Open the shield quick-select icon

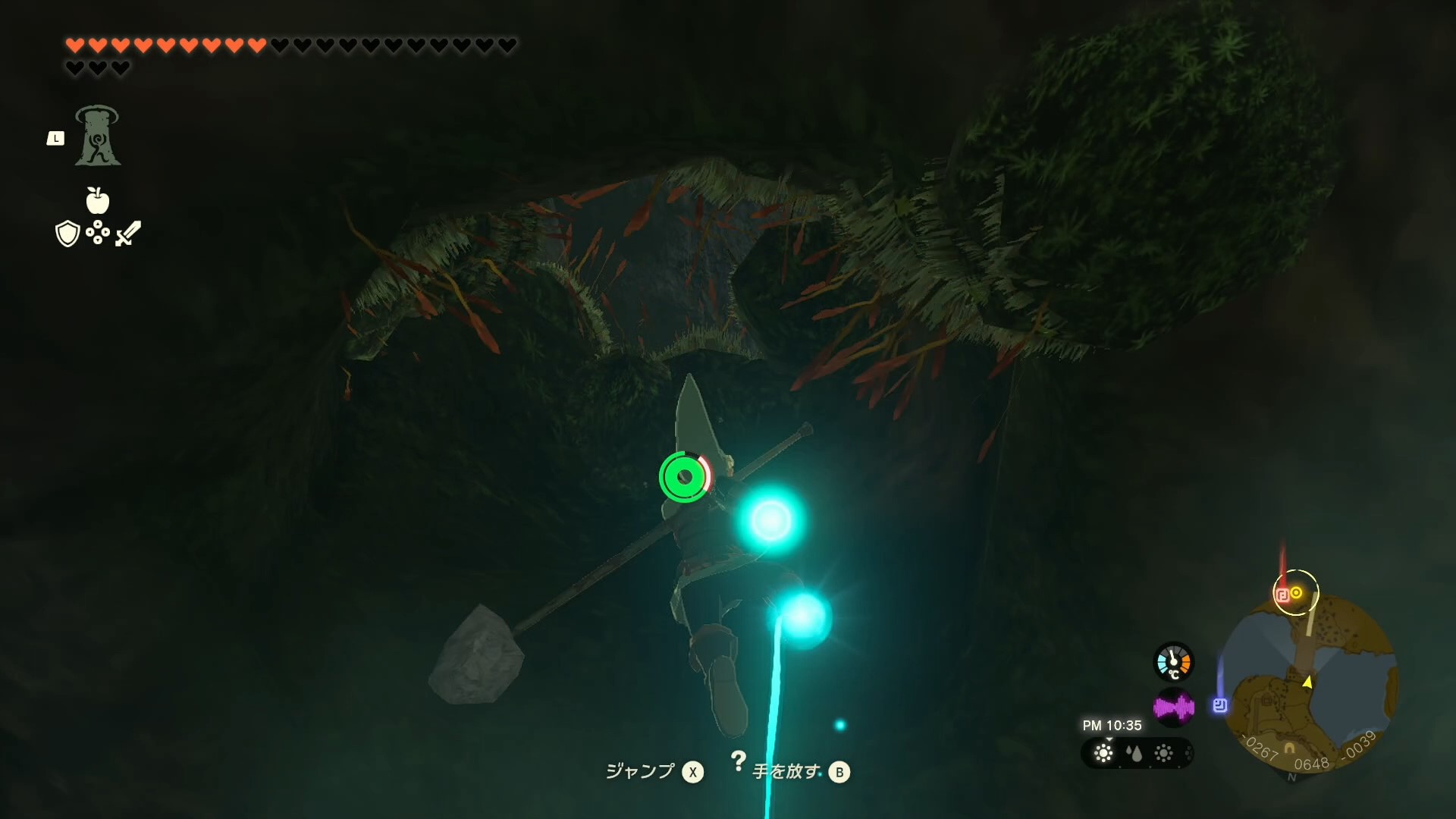(x=67, y=234)
